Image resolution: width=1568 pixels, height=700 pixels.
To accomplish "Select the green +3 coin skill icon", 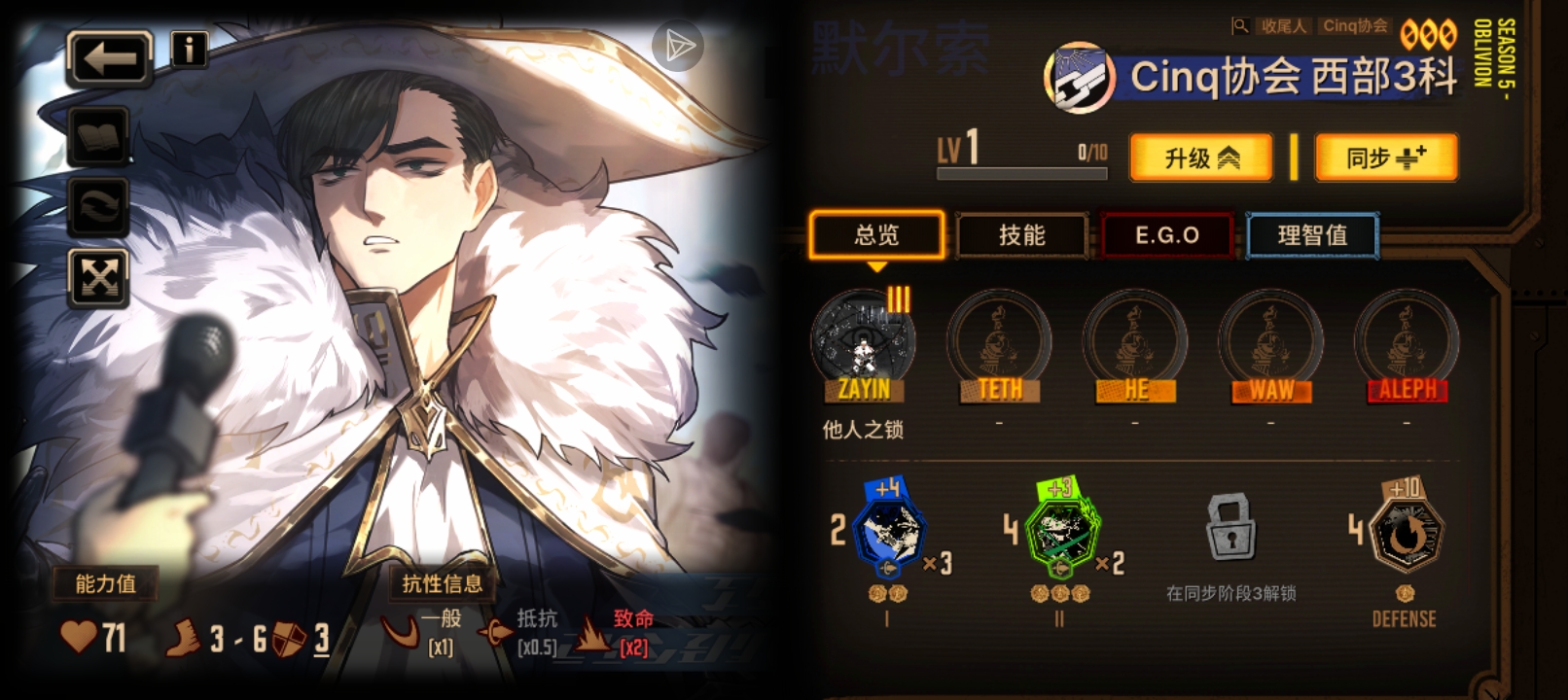I will [1060, 530].
